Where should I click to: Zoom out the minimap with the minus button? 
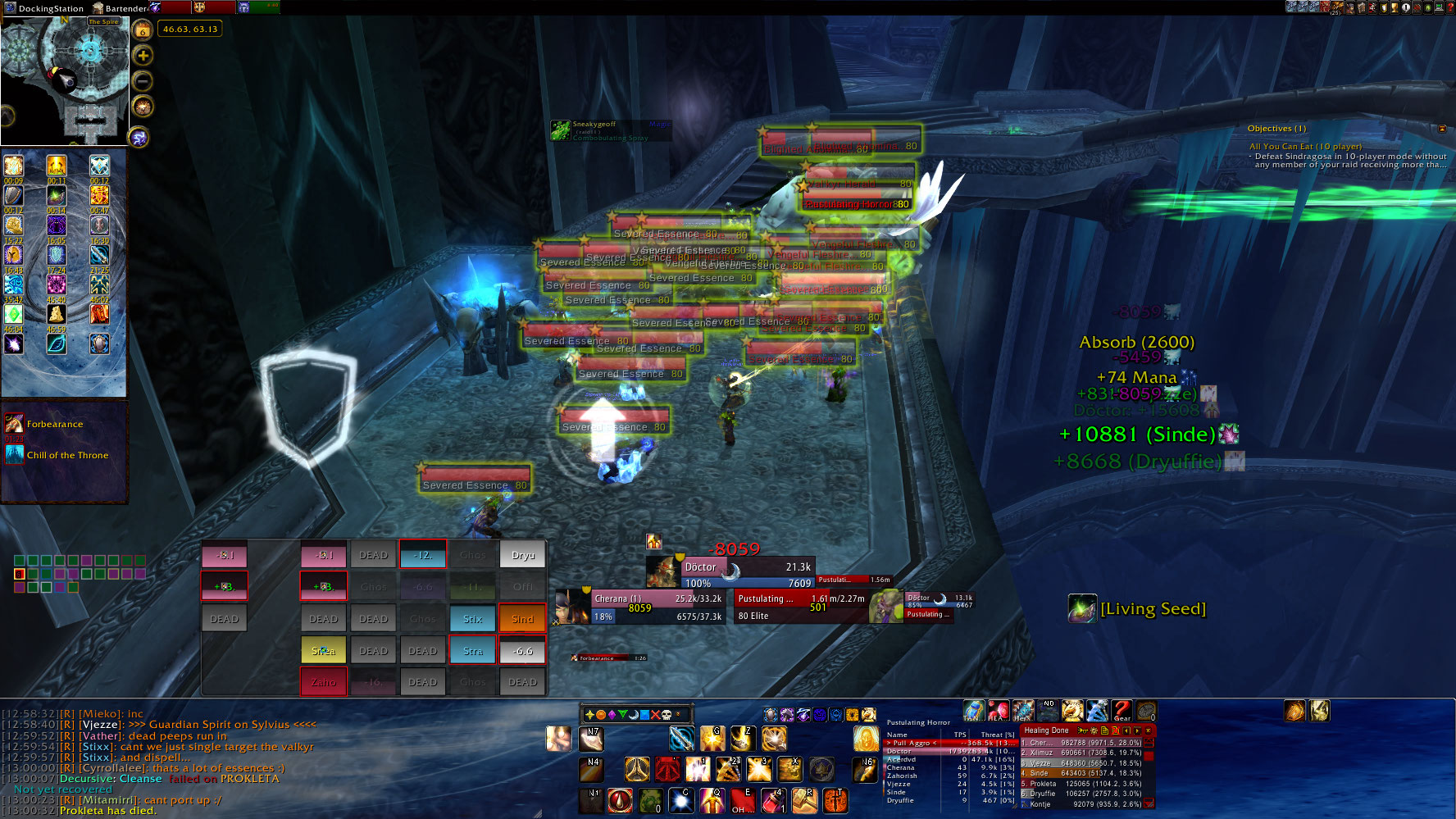143,81
